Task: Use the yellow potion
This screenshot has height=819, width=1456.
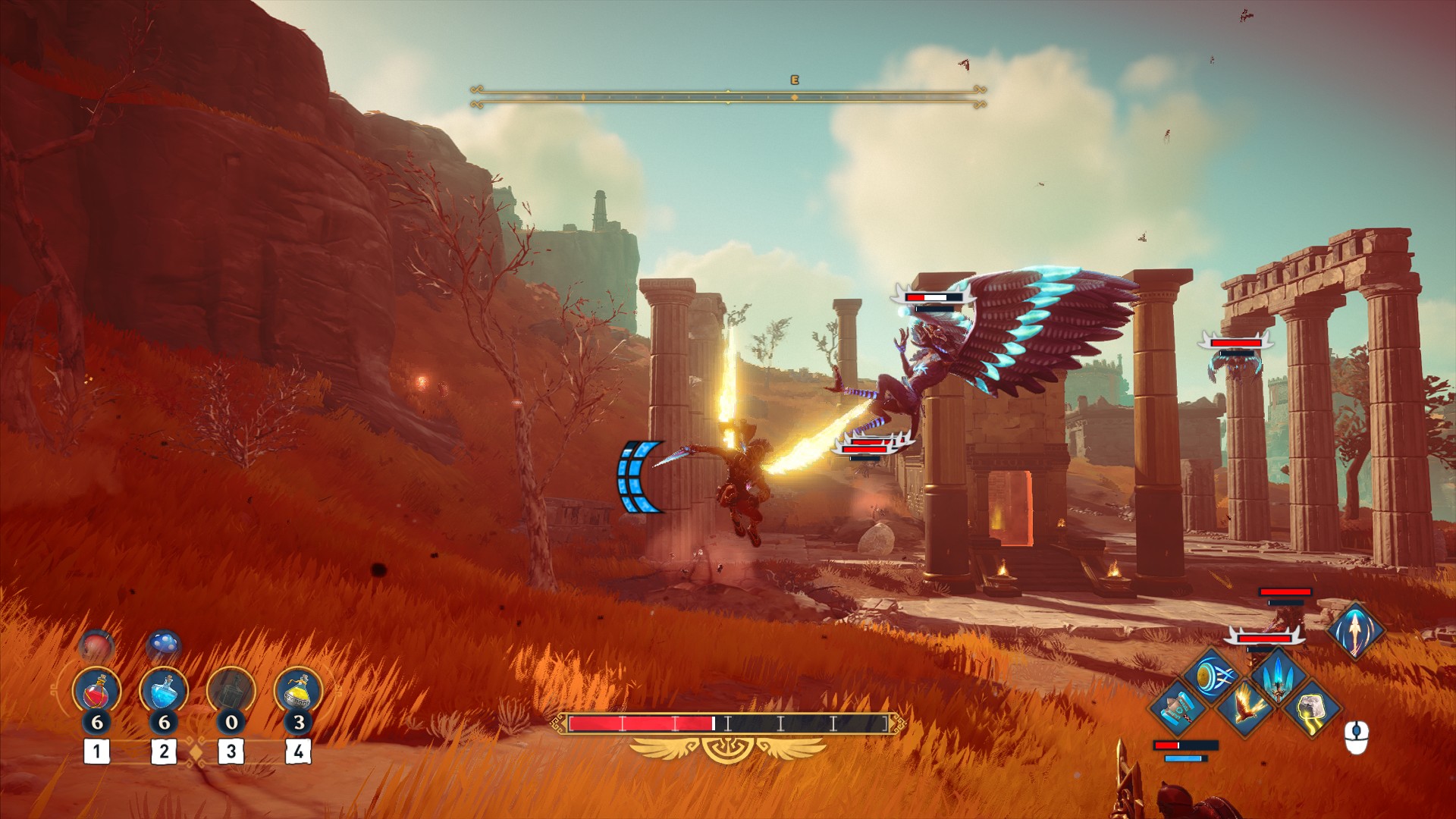Action: (298, 692)
